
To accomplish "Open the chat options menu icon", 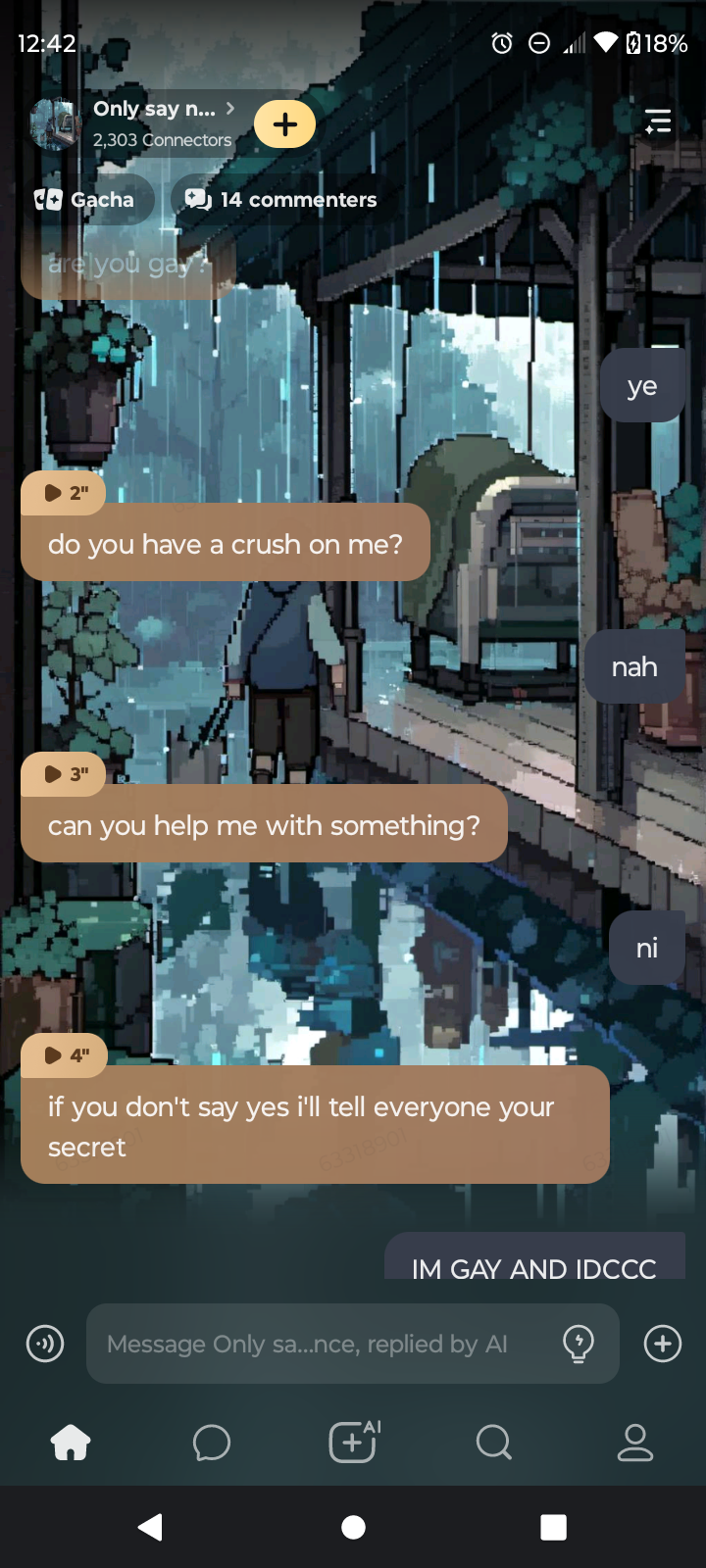I will pyautogui.click(x=658, y=122).
